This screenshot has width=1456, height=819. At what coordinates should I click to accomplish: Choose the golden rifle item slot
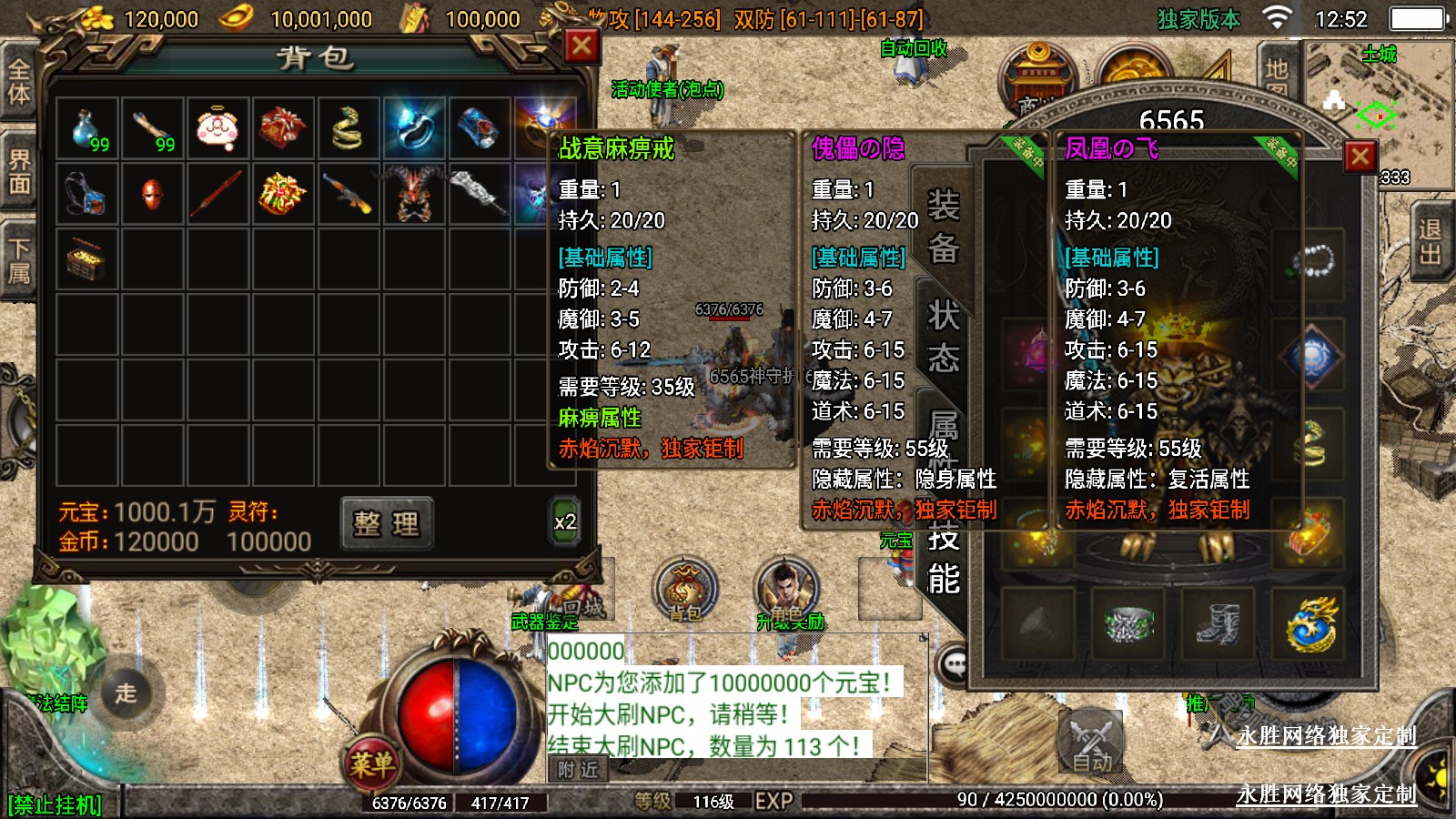click(348, 194)
